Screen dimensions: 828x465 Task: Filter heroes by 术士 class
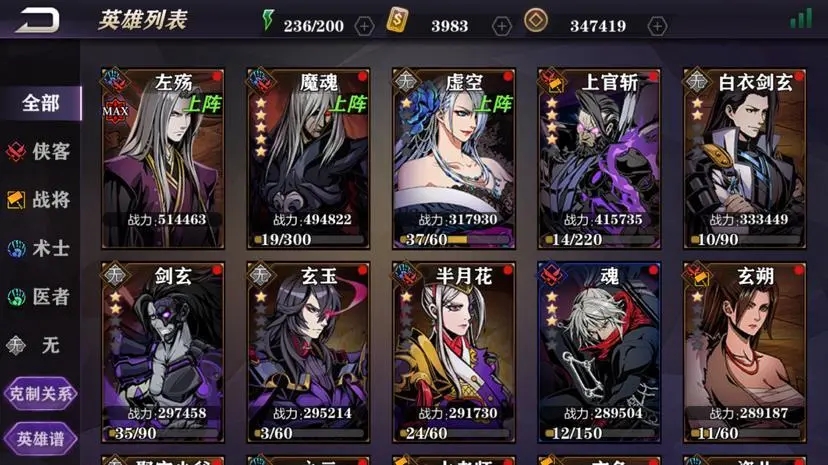click(41, 248)
